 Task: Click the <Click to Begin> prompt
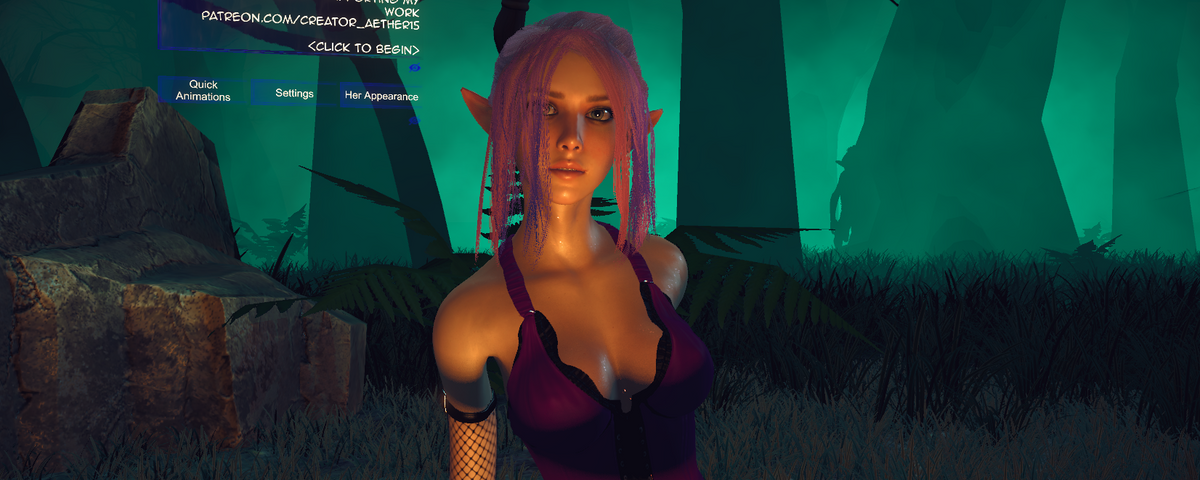tap(363, 48)
